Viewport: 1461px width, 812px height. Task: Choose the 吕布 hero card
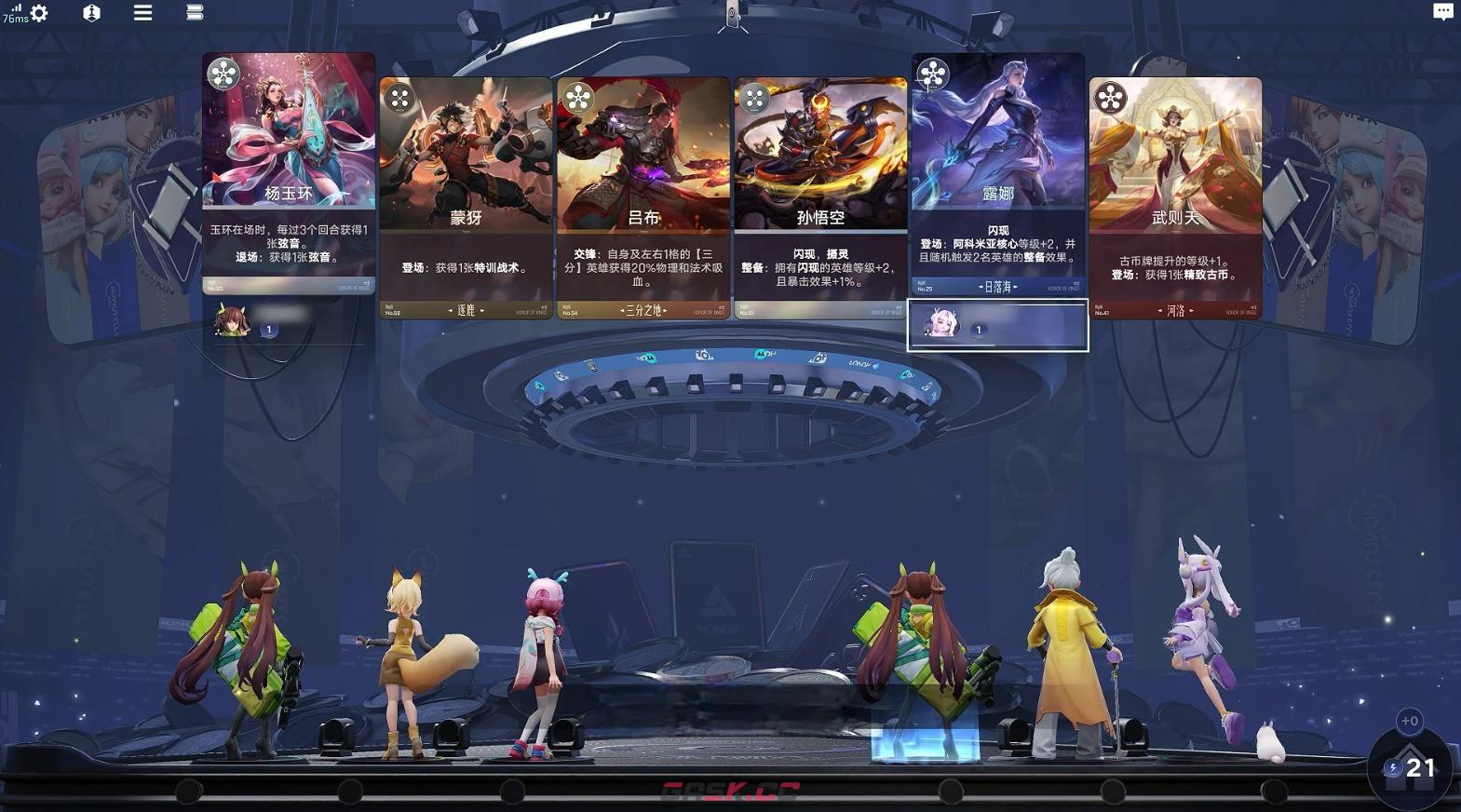[643, 196]
